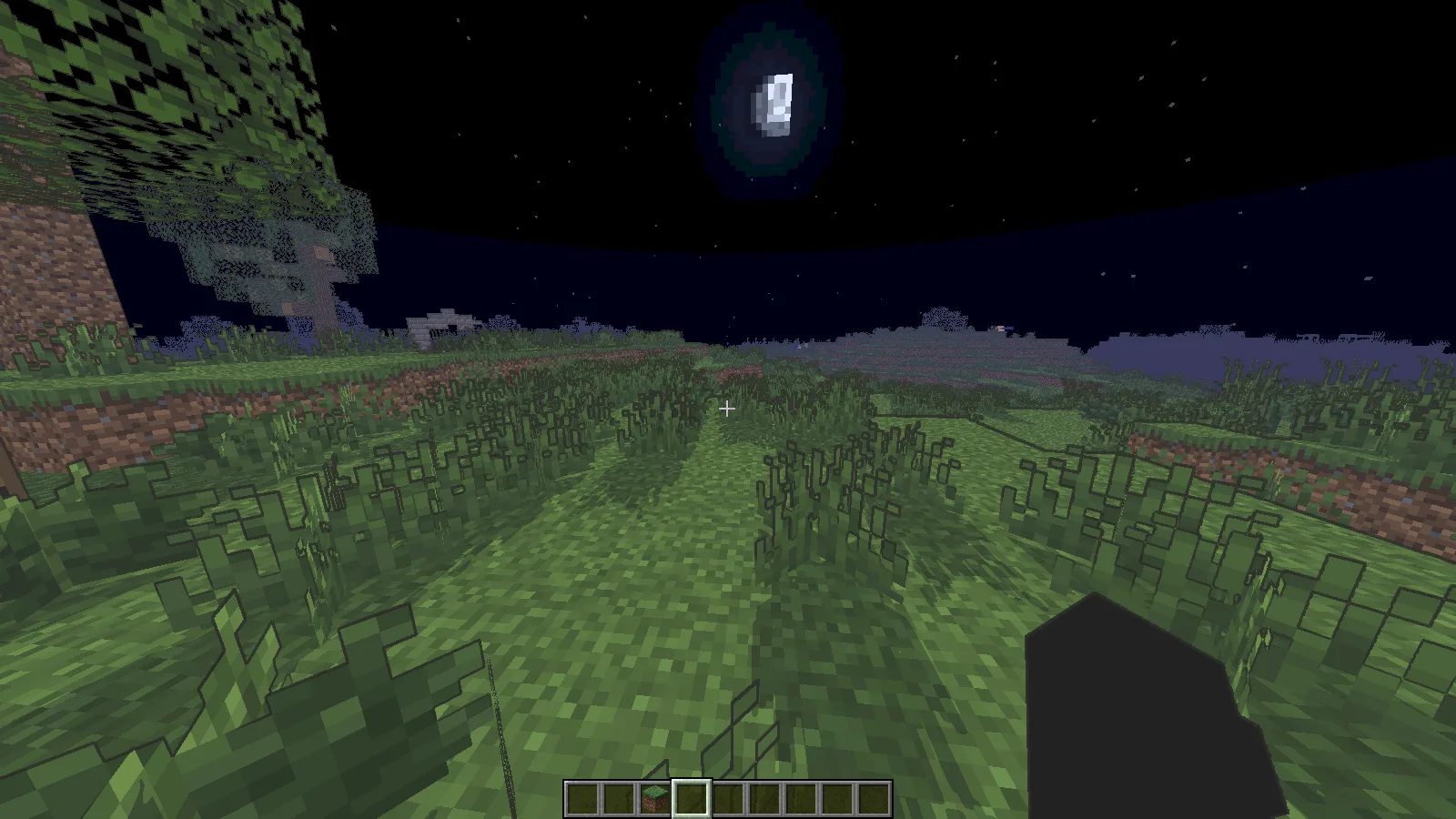Screen dimensions: 1456x819
Task: Click the highlighted empty hotbar slot
Action: [691, 800]
